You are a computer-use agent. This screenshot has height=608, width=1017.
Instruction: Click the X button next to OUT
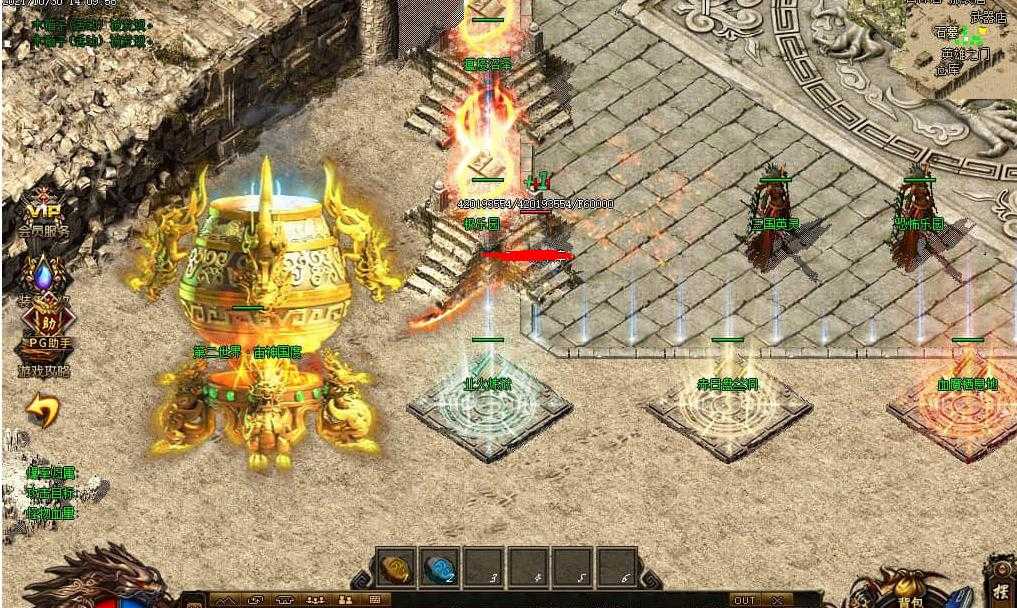[776, 600]
